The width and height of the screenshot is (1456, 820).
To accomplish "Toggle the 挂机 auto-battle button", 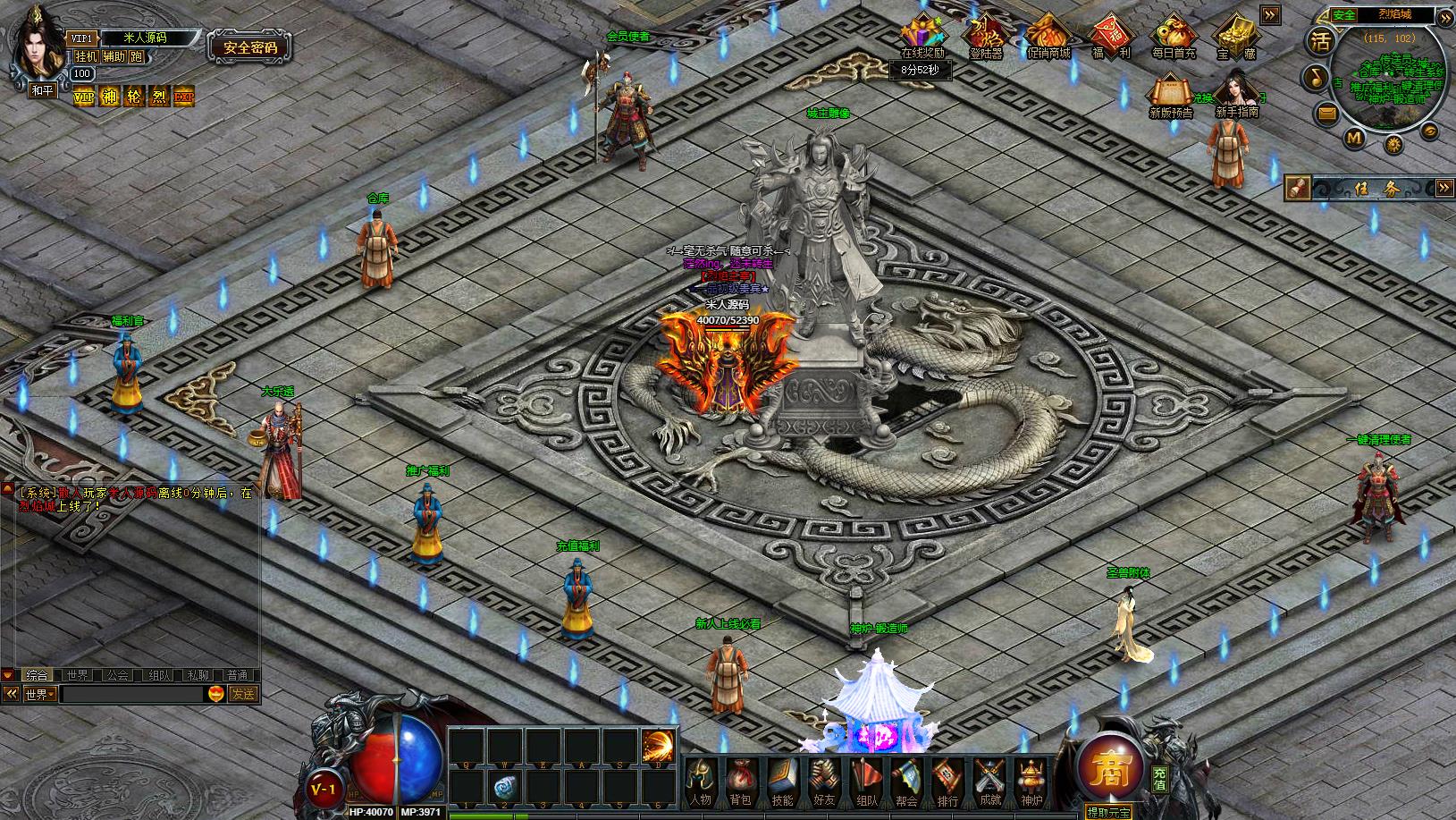I will (87, 56).
